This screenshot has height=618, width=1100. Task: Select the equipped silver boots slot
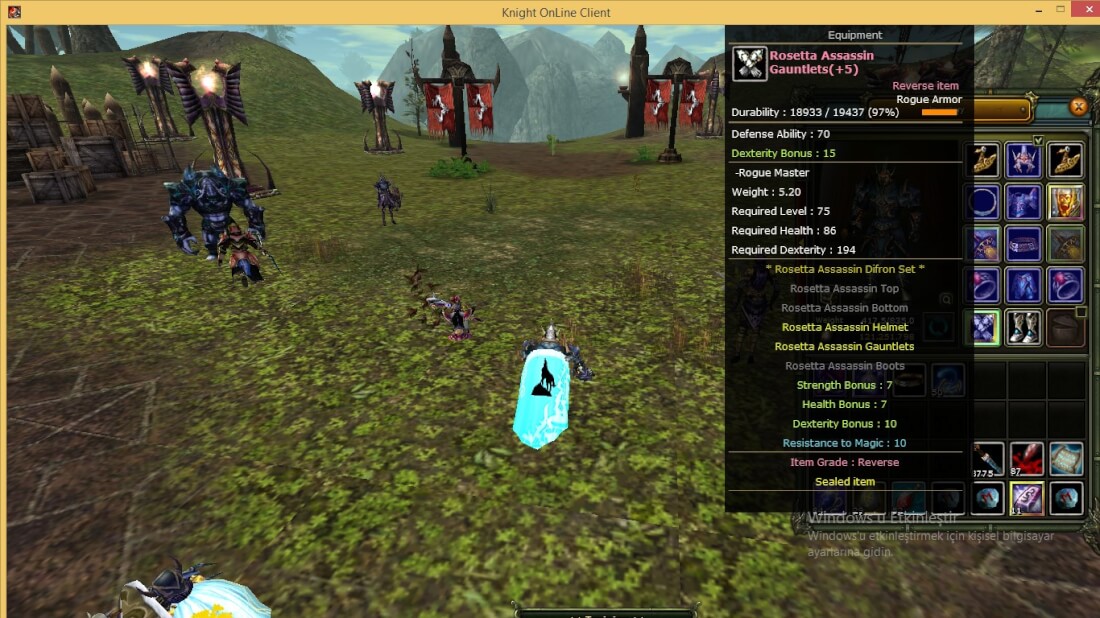[x=1025, y=327]
